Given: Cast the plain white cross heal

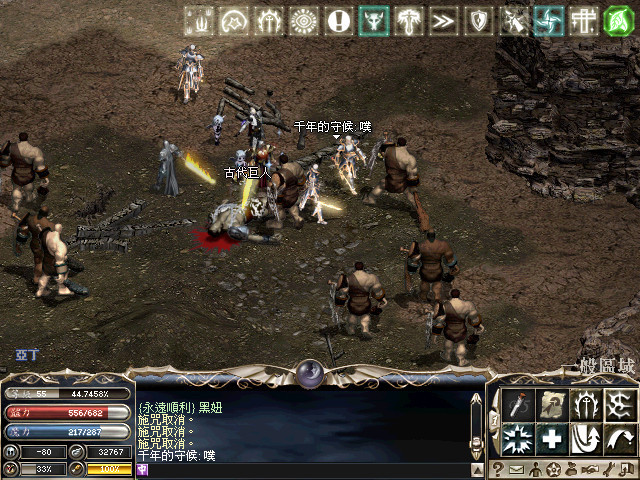Looking at the screenshot, I should [552, 438].
